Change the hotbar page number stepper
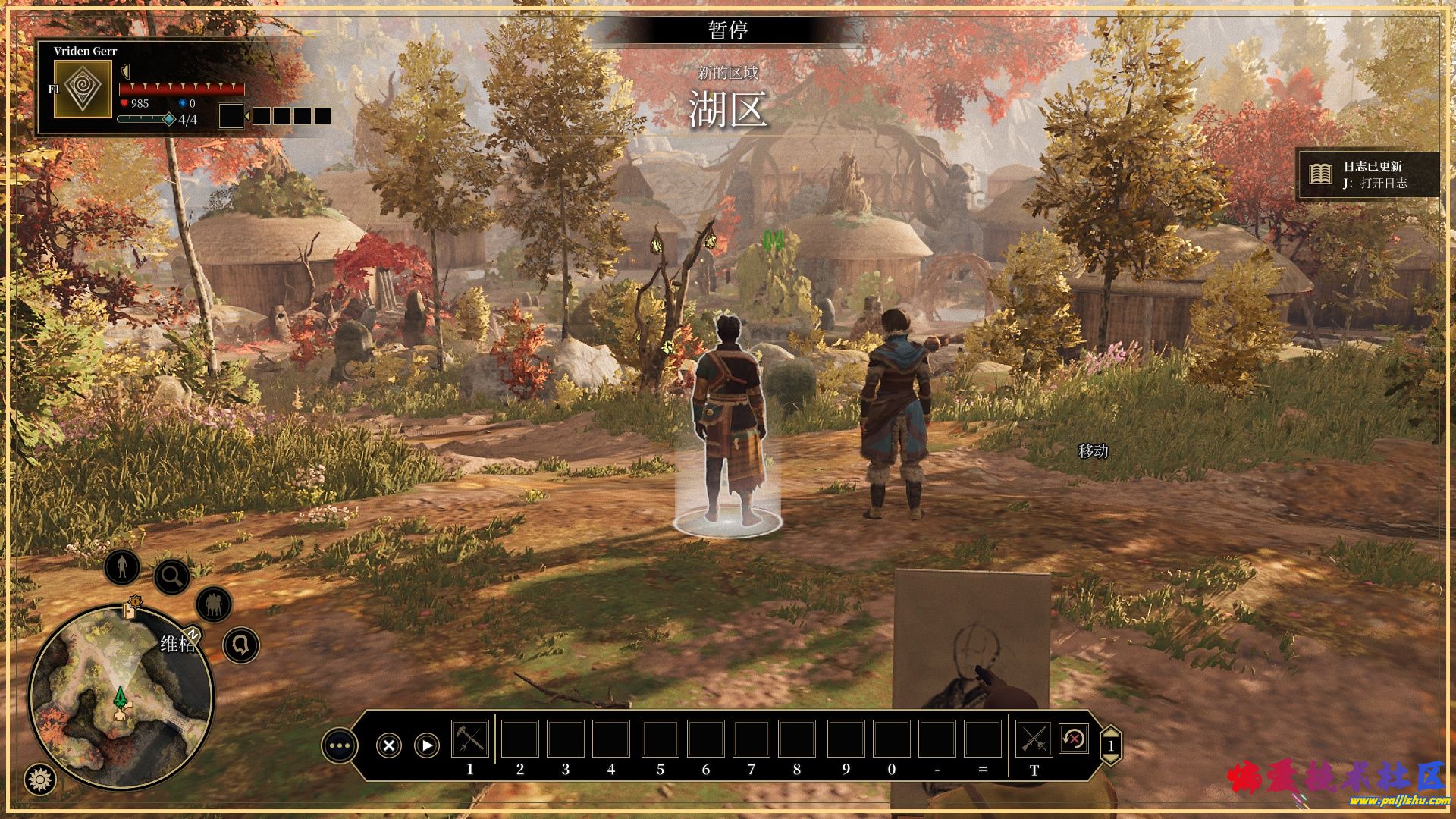 pyautogui.click(x=1111, y=745)
